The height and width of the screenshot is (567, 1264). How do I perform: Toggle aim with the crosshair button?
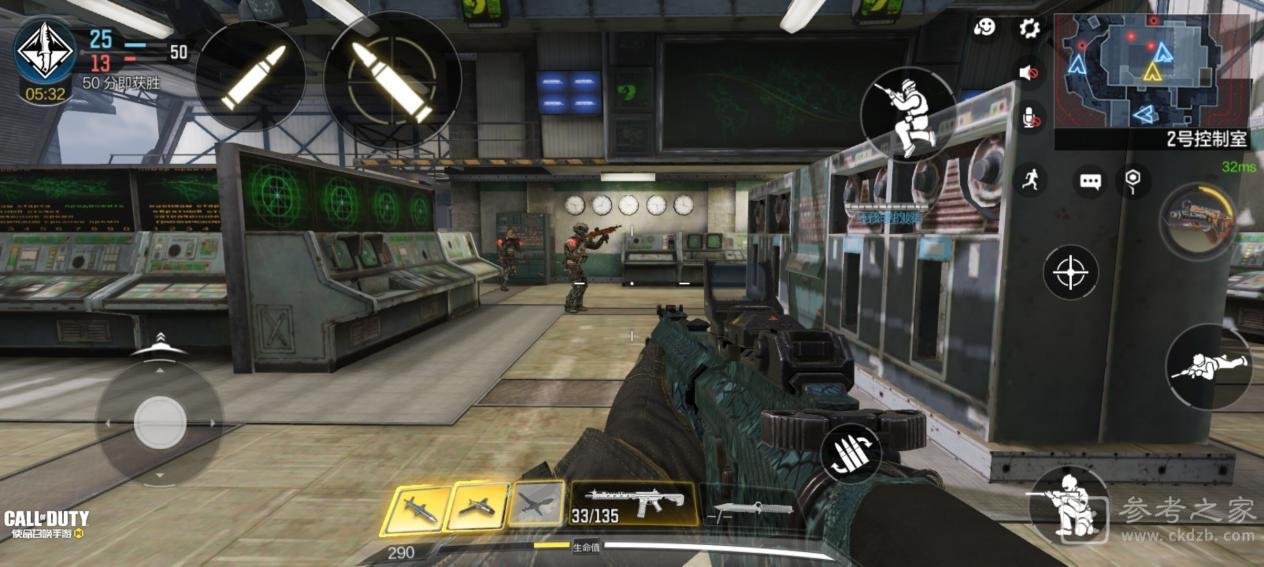coord(1071,272)
